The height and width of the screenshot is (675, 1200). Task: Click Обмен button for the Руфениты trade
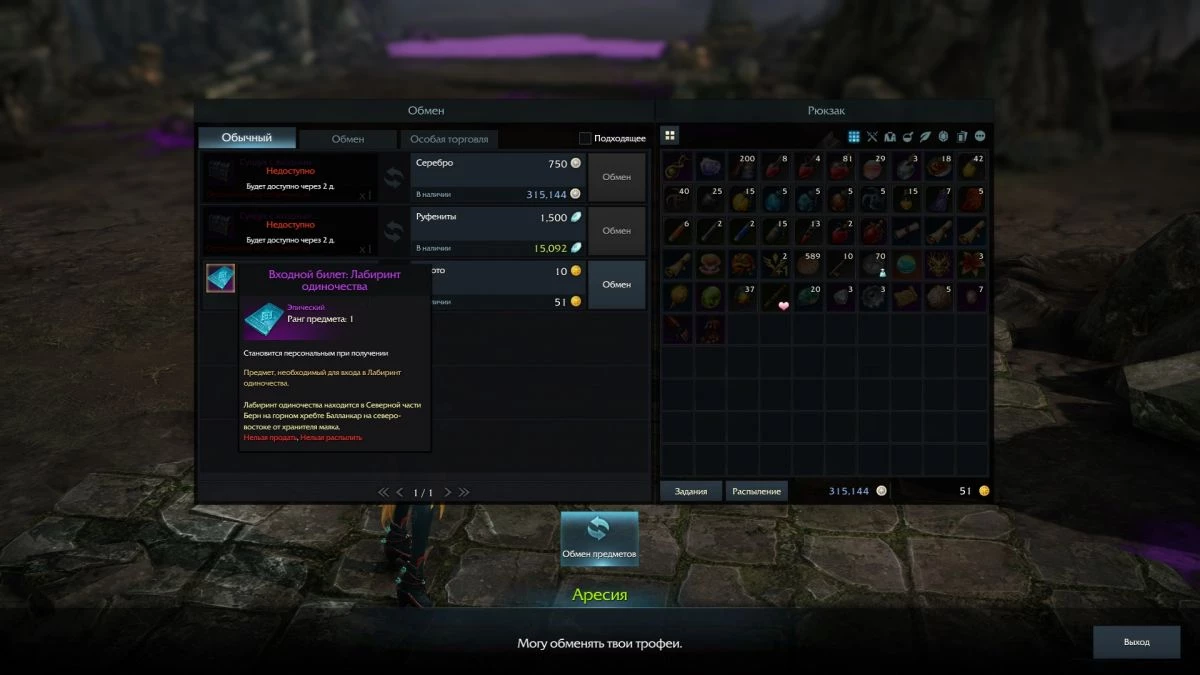(x=616, y=231)
